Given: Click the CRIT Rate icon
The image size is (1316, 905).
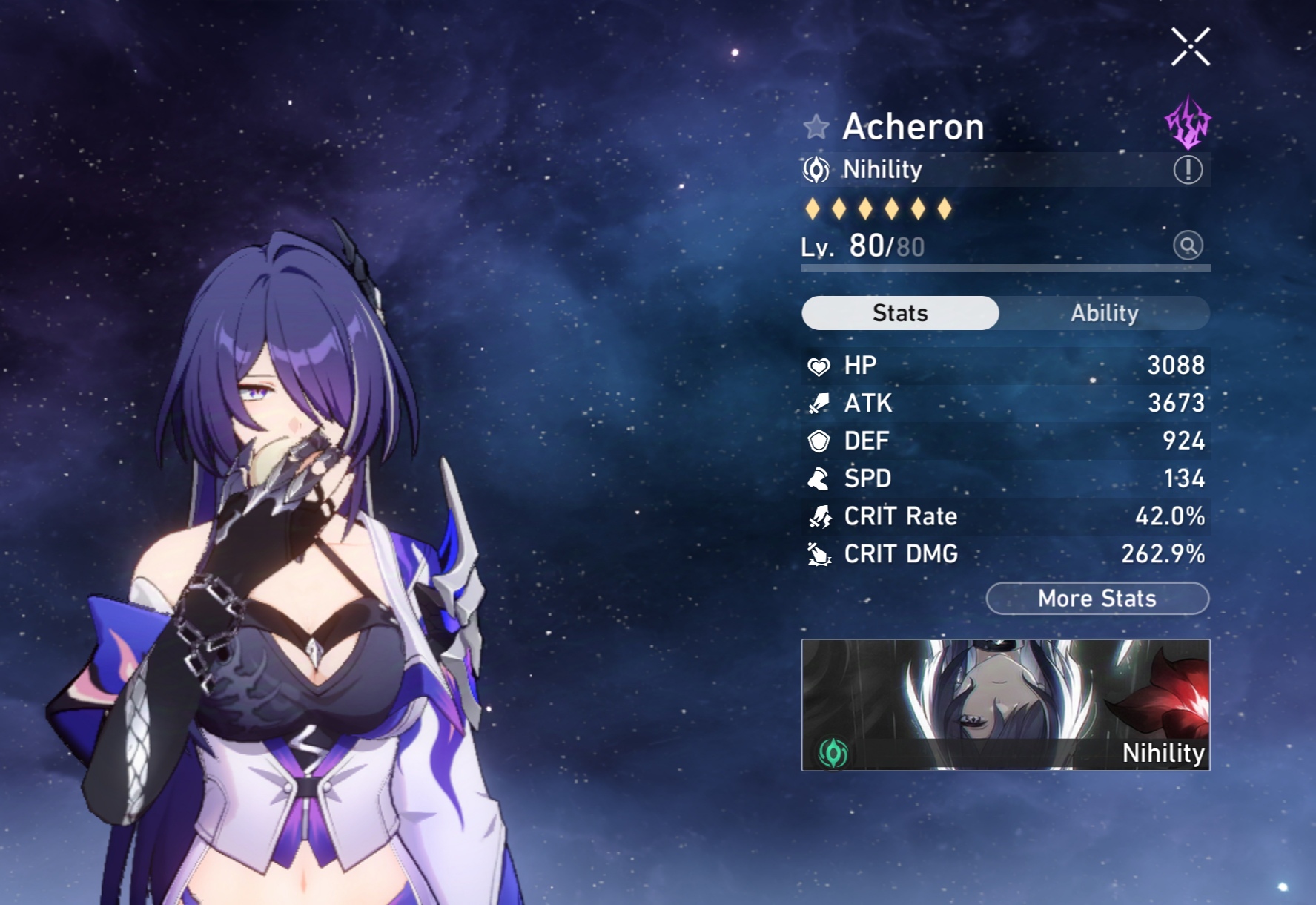Looking at the screenshot, I should (x=818, y=516).
